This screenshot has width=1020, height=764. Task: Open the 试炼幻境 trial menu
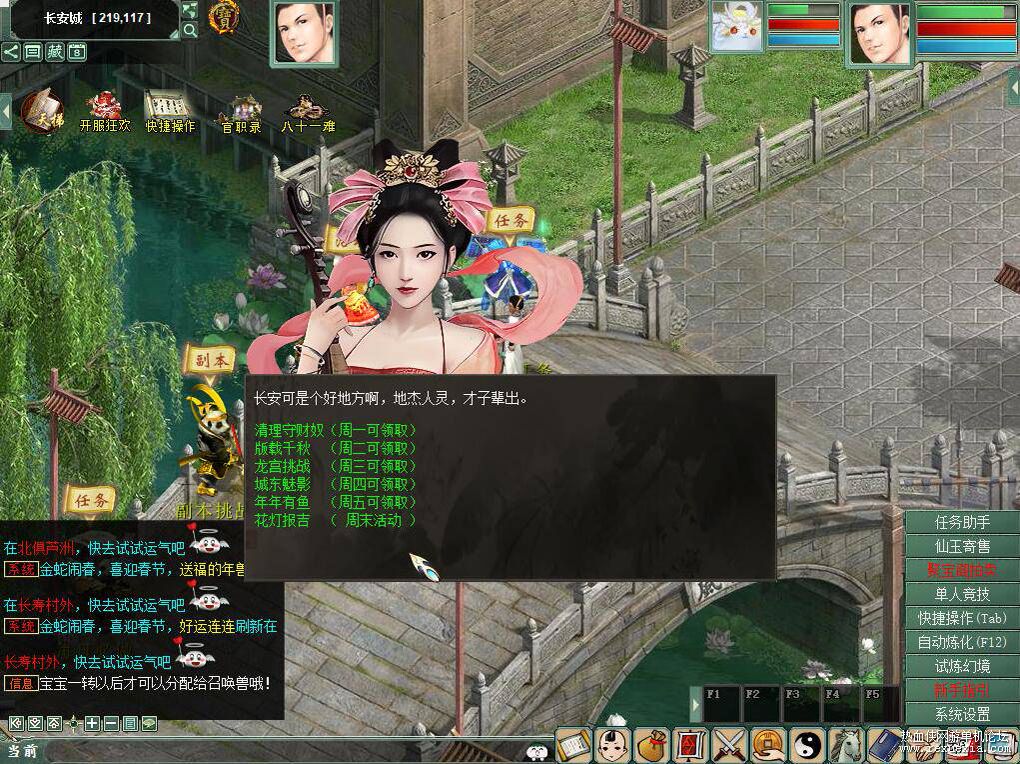[962, 666]
